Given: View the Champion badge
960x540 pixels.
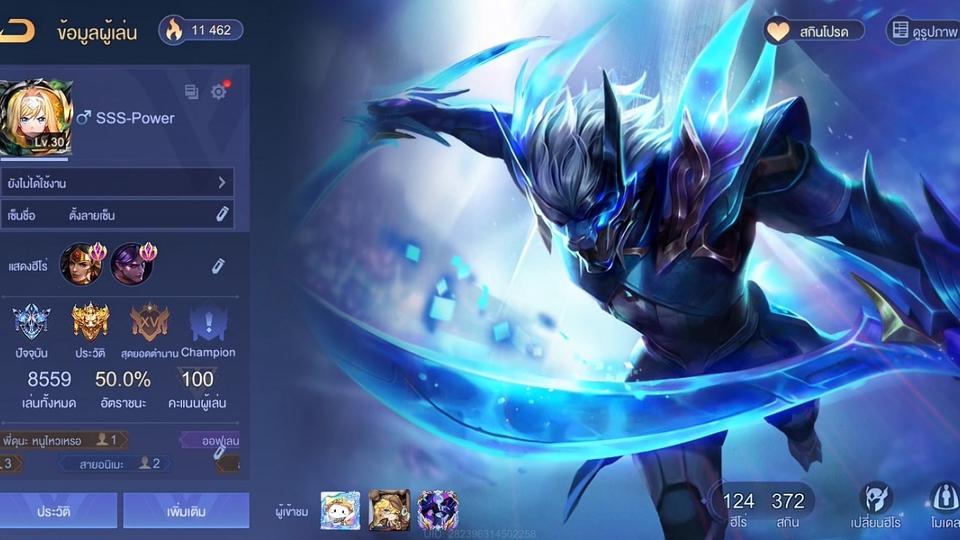Looking at the screenshot, I should point(208,323).
